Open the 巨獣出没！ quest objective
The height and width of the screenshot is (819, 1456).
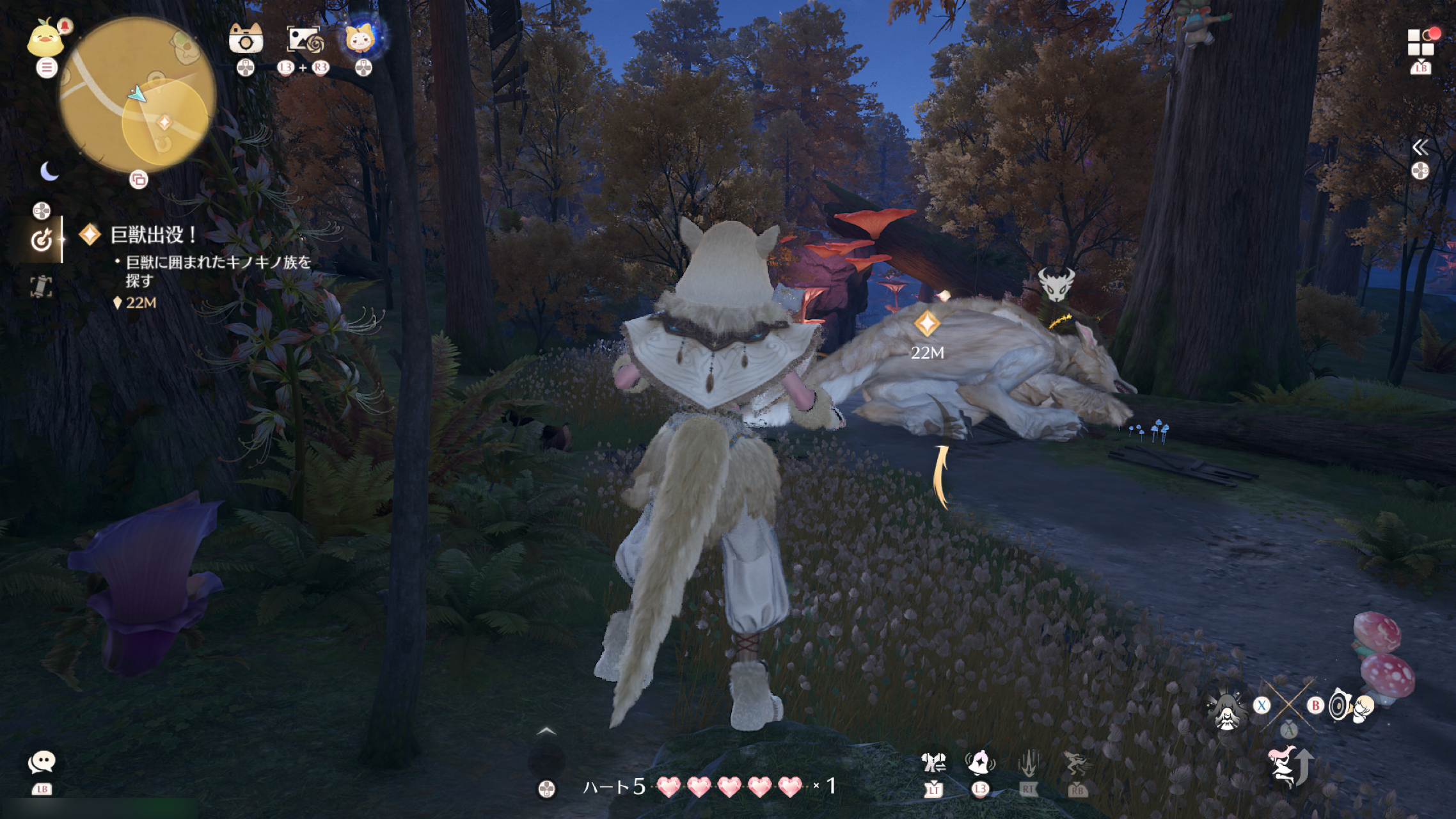(154, 235)
